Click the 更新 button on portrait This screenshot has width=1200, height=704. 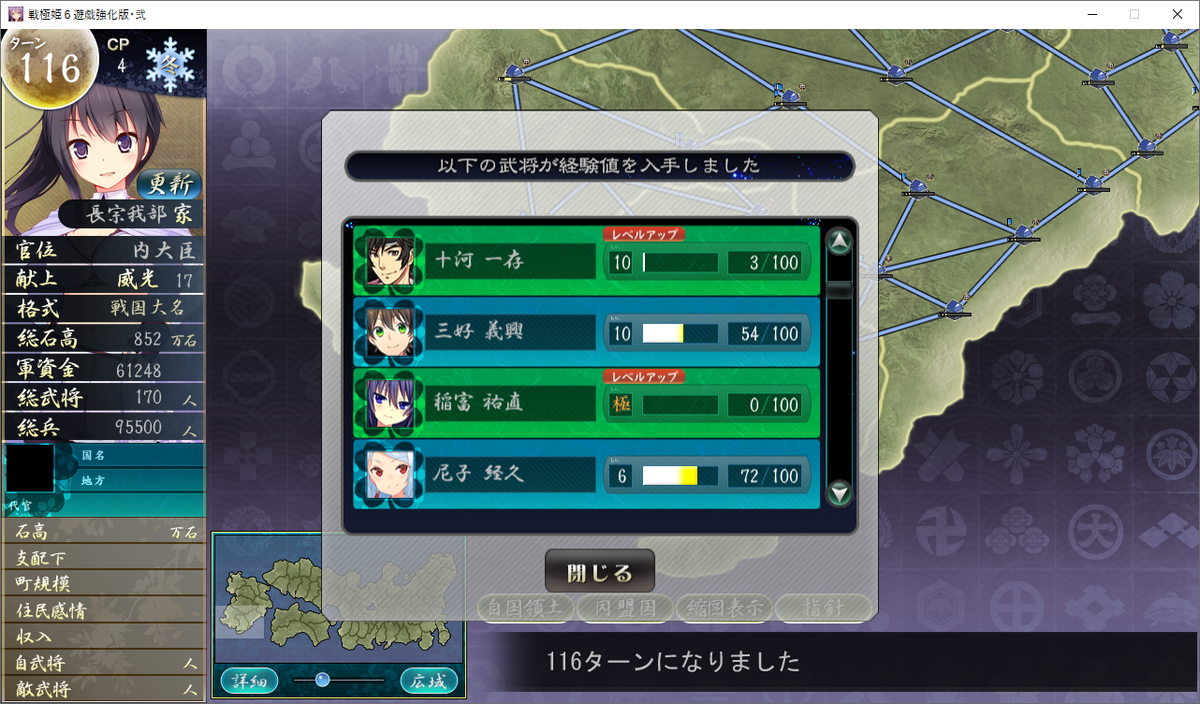[169, 184]
